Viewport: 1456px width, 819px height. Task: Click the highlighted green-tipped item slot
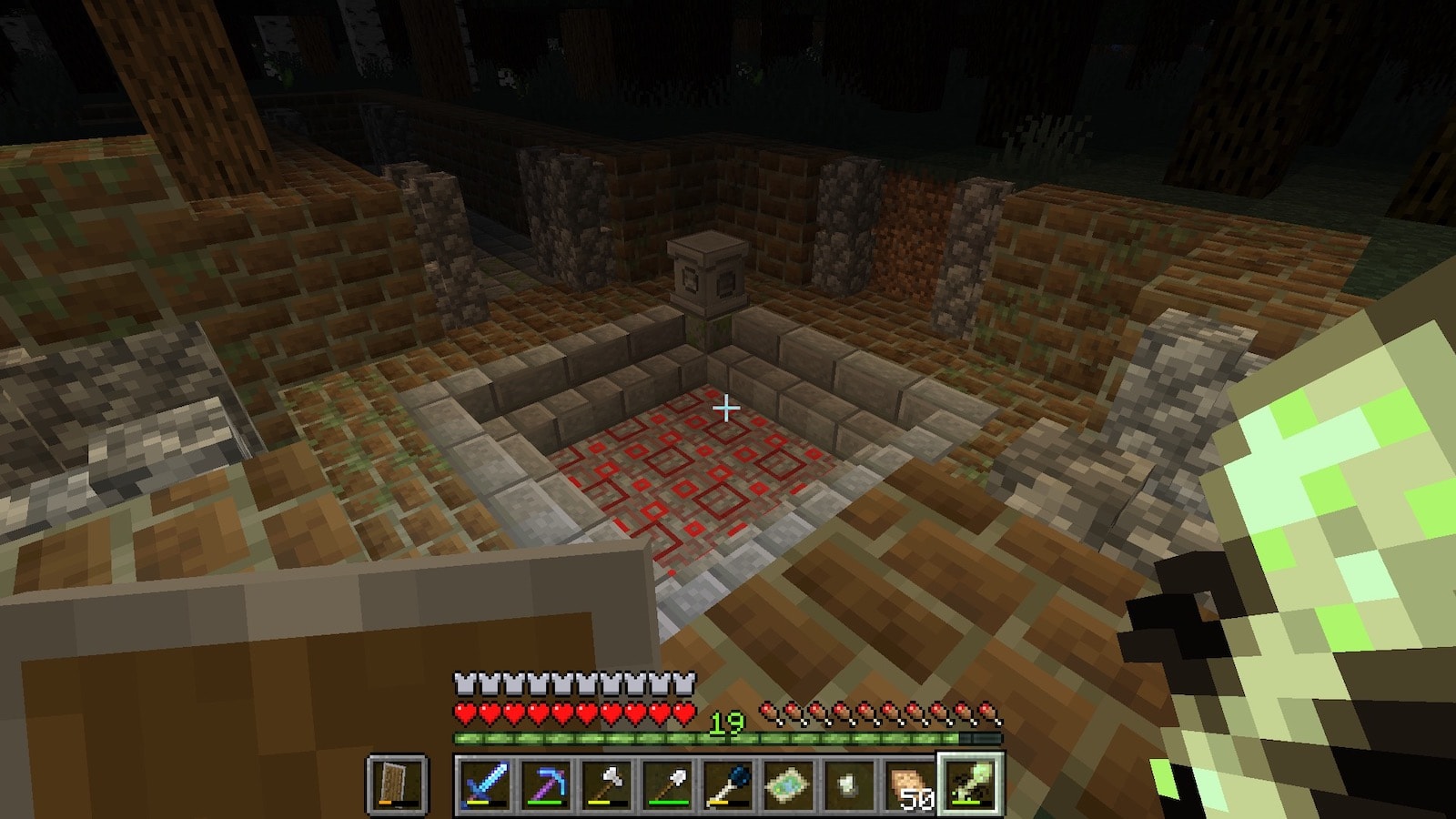(x=970, y=784)
